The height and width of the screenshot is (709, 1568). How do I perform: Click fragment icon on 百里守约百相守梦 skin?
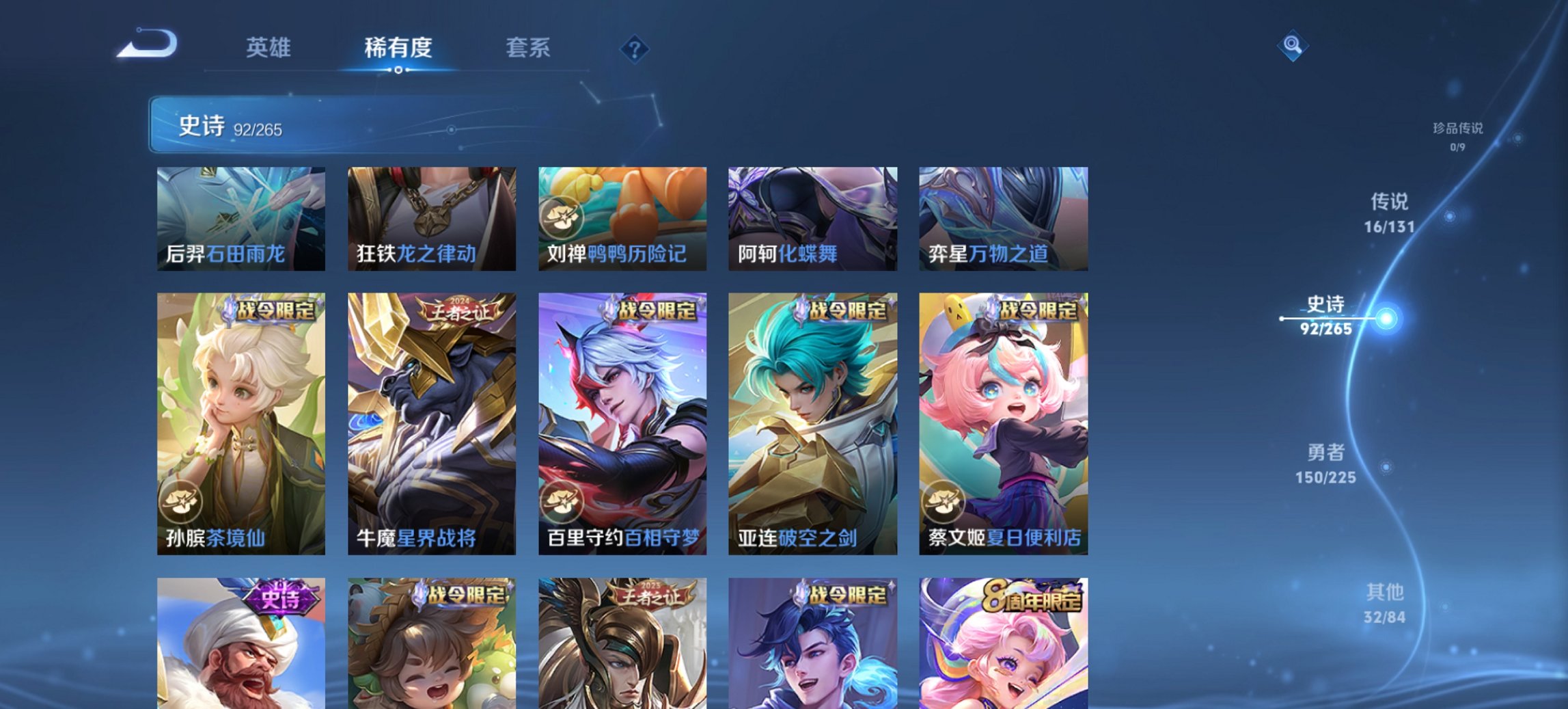(x=562, y=503)
